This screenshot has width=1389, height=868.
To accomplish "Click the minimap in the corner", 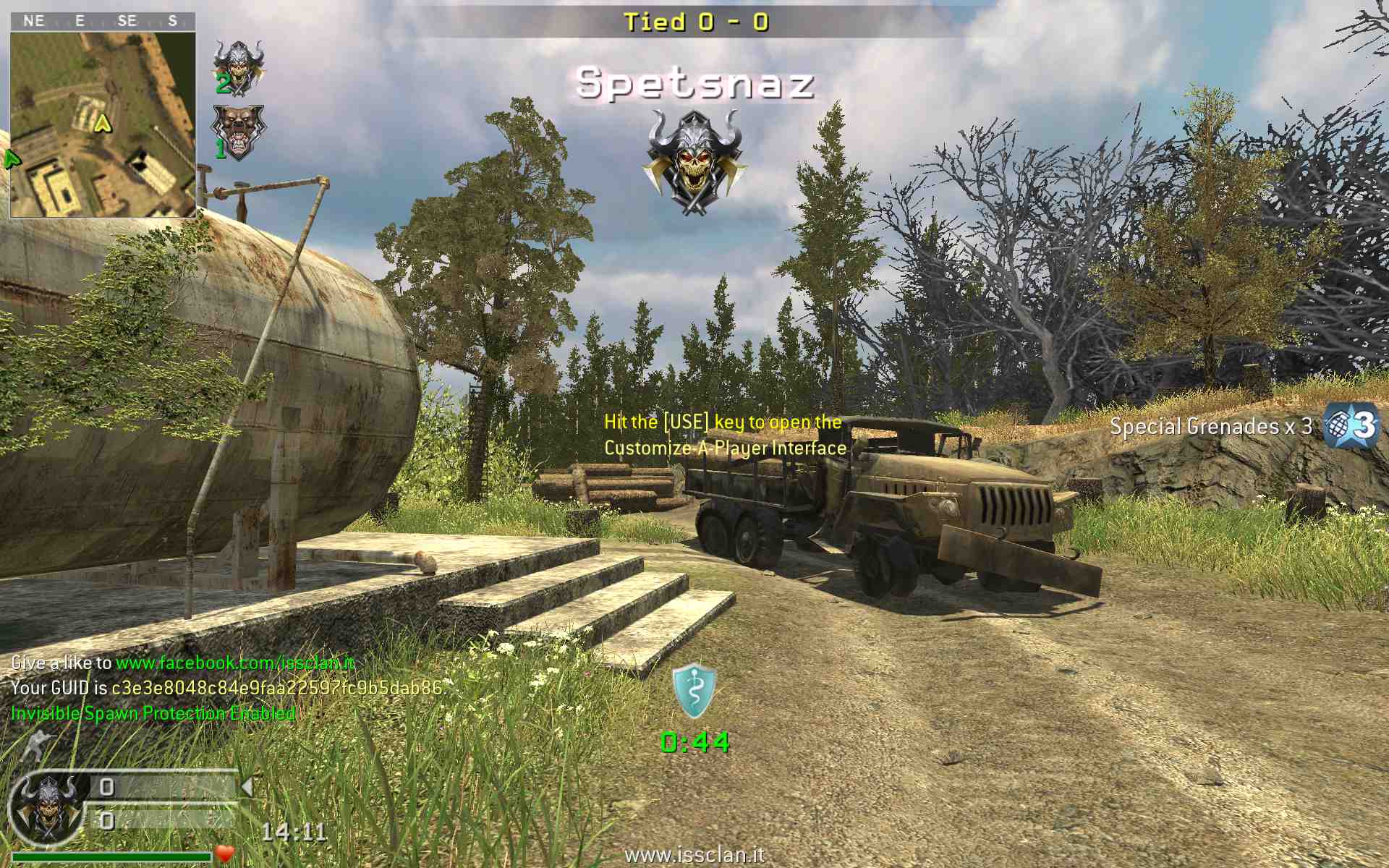I will [x=103, y=124].
